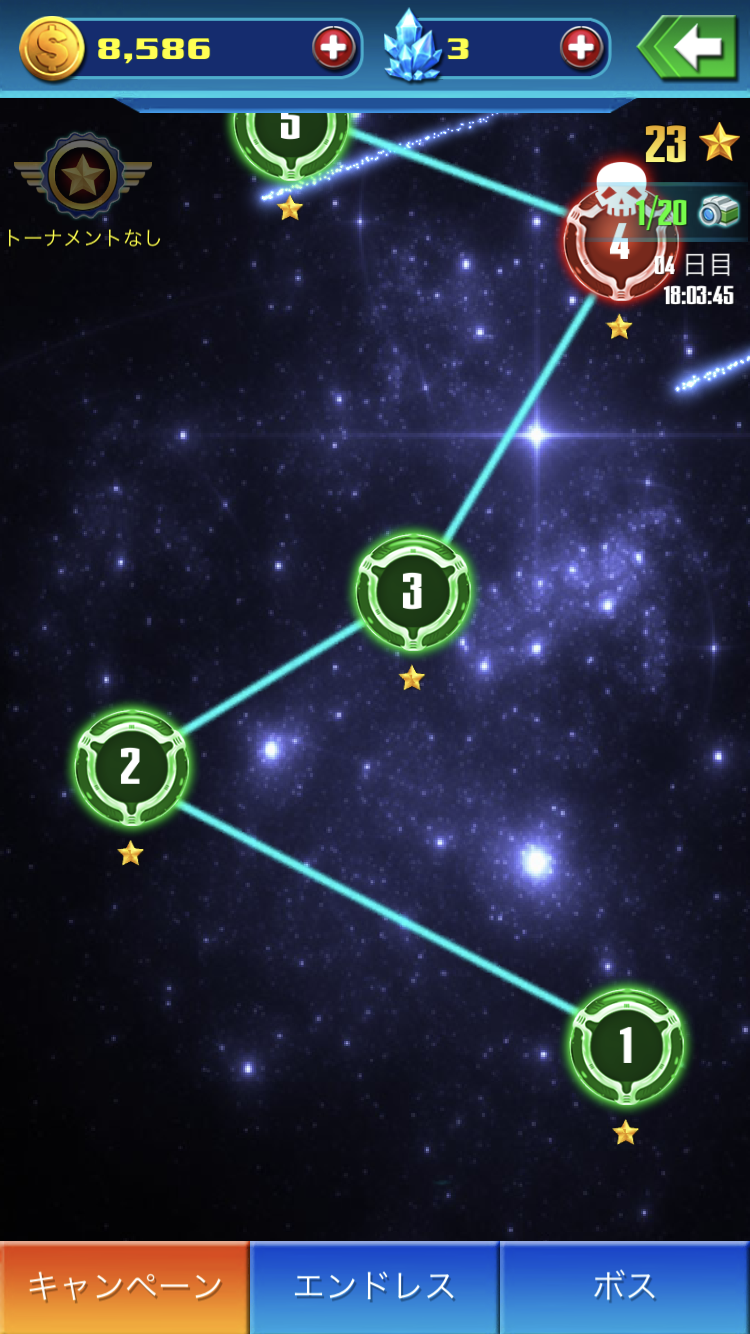Open the ボス tab
The image size is (750, 1334).
625,1287
